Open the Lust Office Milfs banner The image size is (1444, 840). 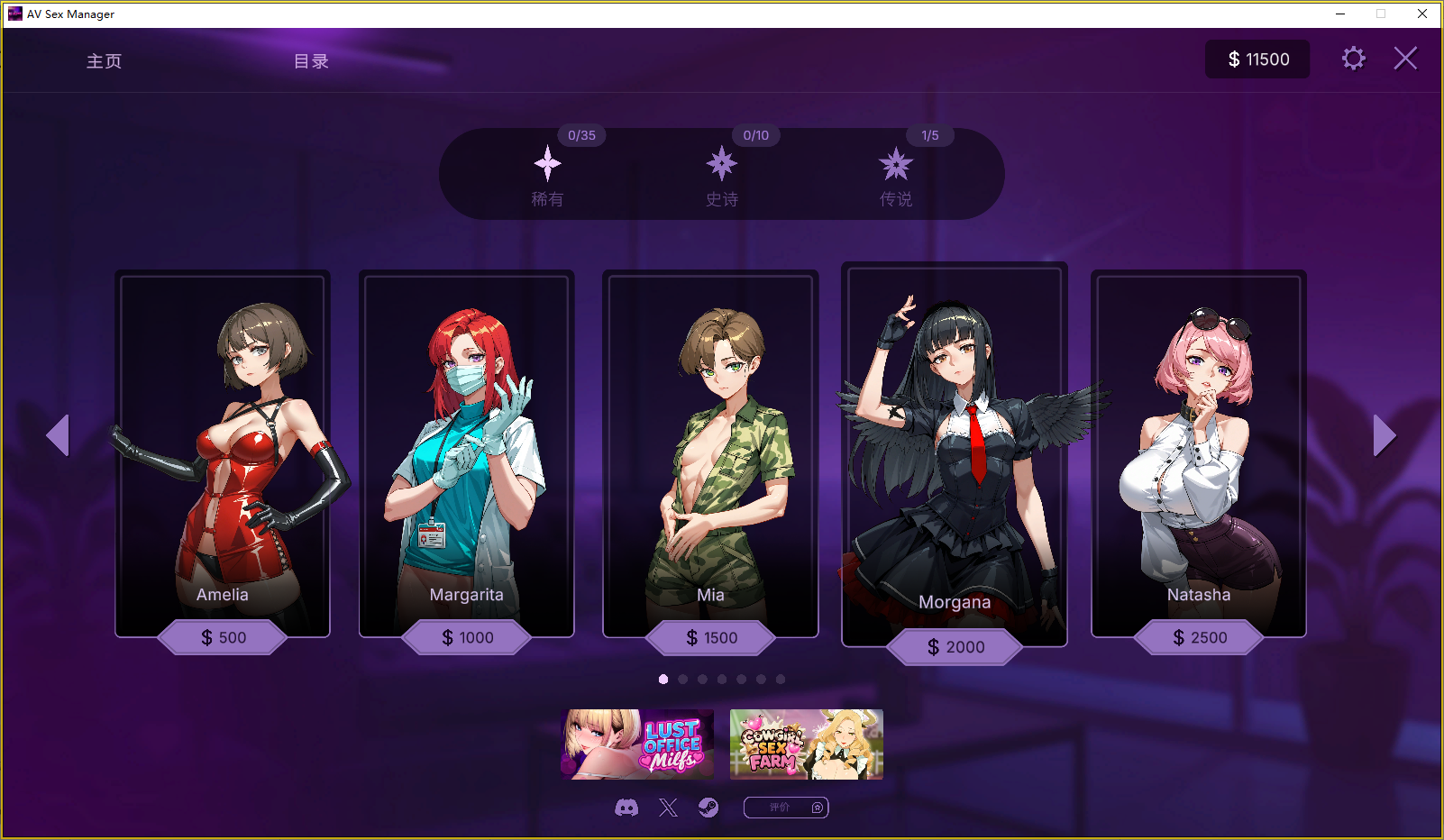[636, 744]
